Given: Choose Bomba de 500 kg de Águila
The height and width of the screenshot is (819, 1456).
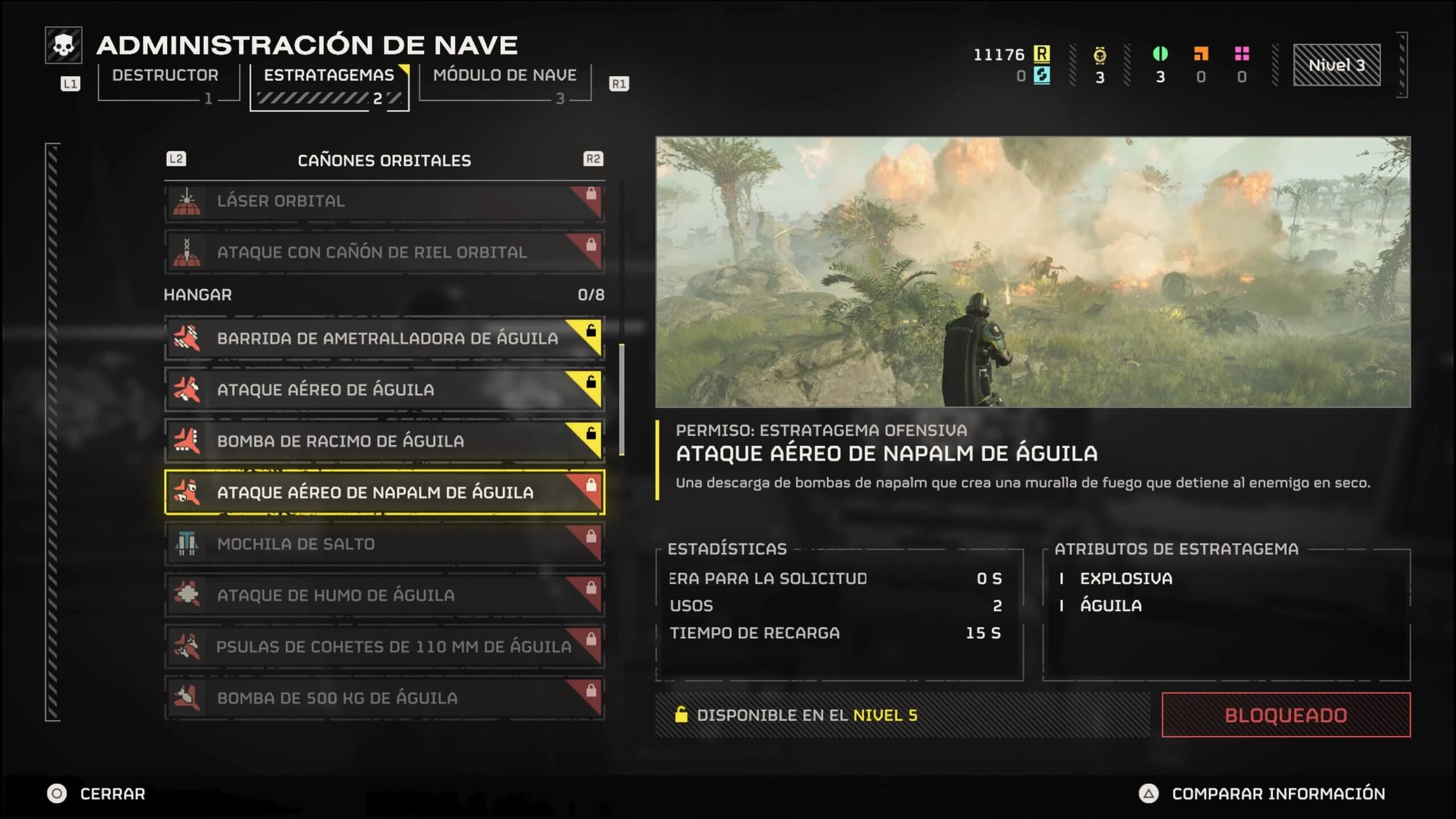Looking at the screenshot, I should [384, 698].
